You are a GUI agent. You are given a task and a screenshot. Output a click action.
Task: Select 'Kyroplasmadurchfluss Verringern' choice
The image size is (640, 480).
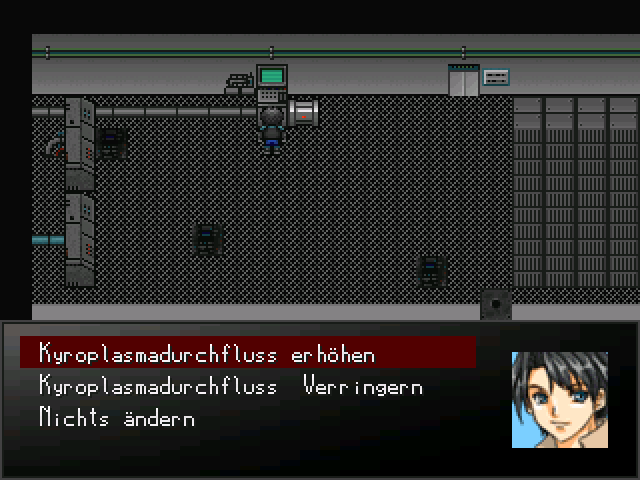tap(230, 386)
